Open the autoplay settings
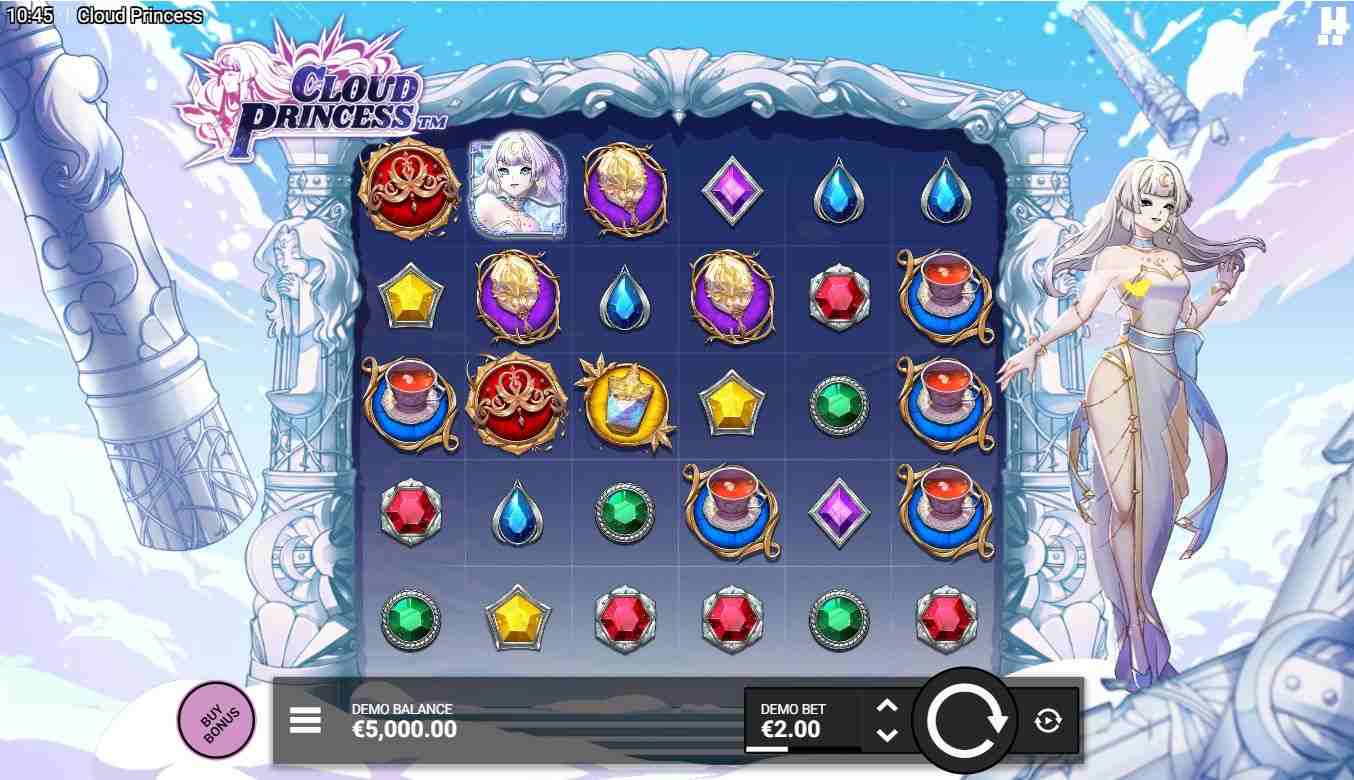Image resolution: width=1354 pixels, height=780 pixels. point(1047,720)
